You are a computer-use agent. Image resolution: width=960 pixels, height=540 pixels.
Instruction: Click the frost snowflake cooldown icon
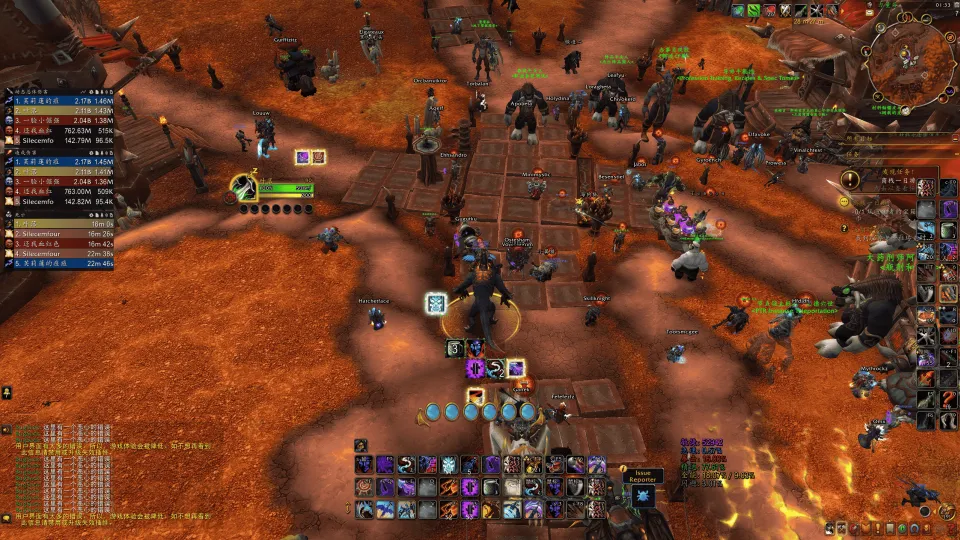pyautogui.click(x=436, y=303)
